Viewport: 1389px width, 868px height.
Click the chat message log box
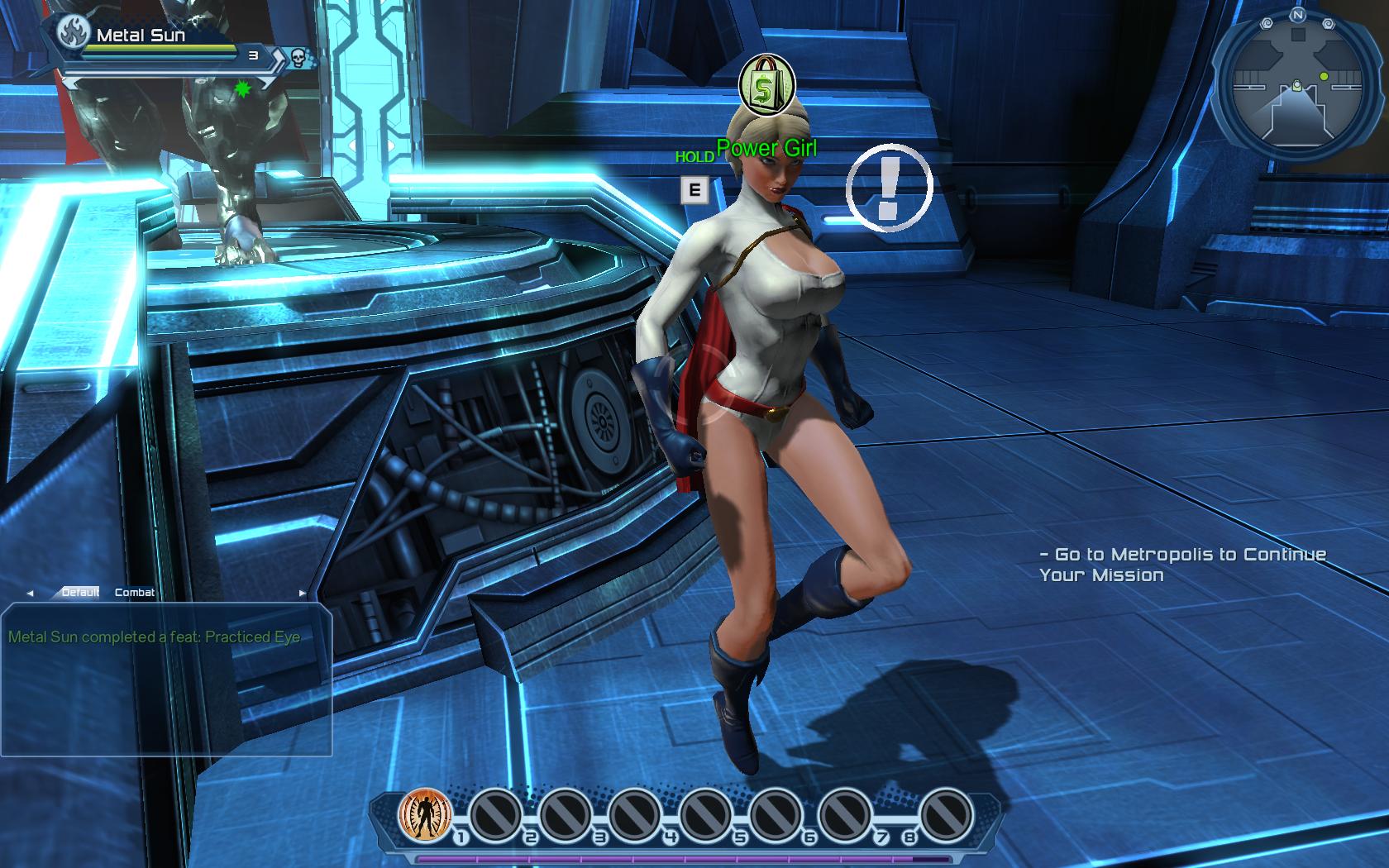click(166, 680)
